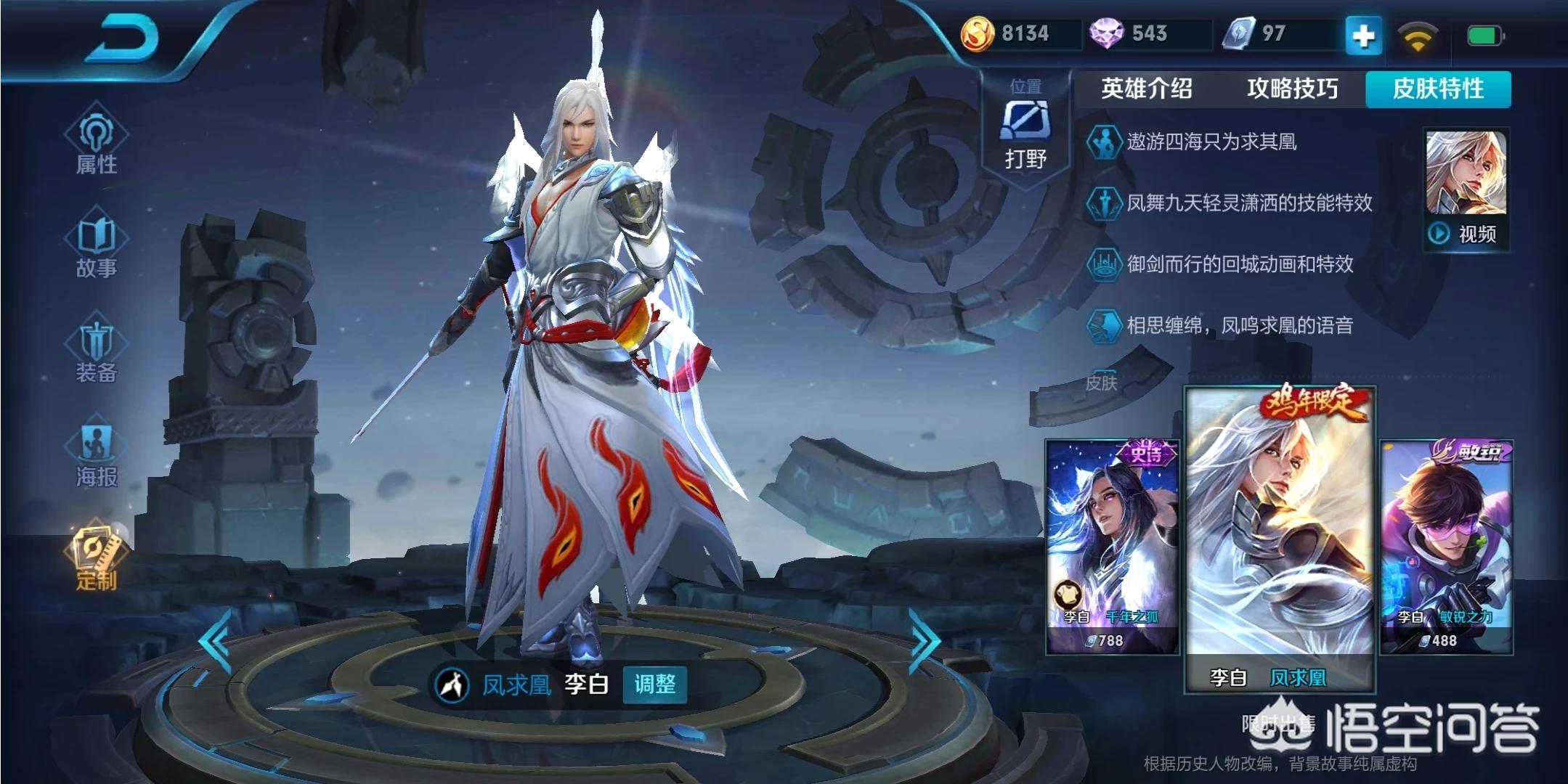Open the 故事 story section

[x=96, y=247]
